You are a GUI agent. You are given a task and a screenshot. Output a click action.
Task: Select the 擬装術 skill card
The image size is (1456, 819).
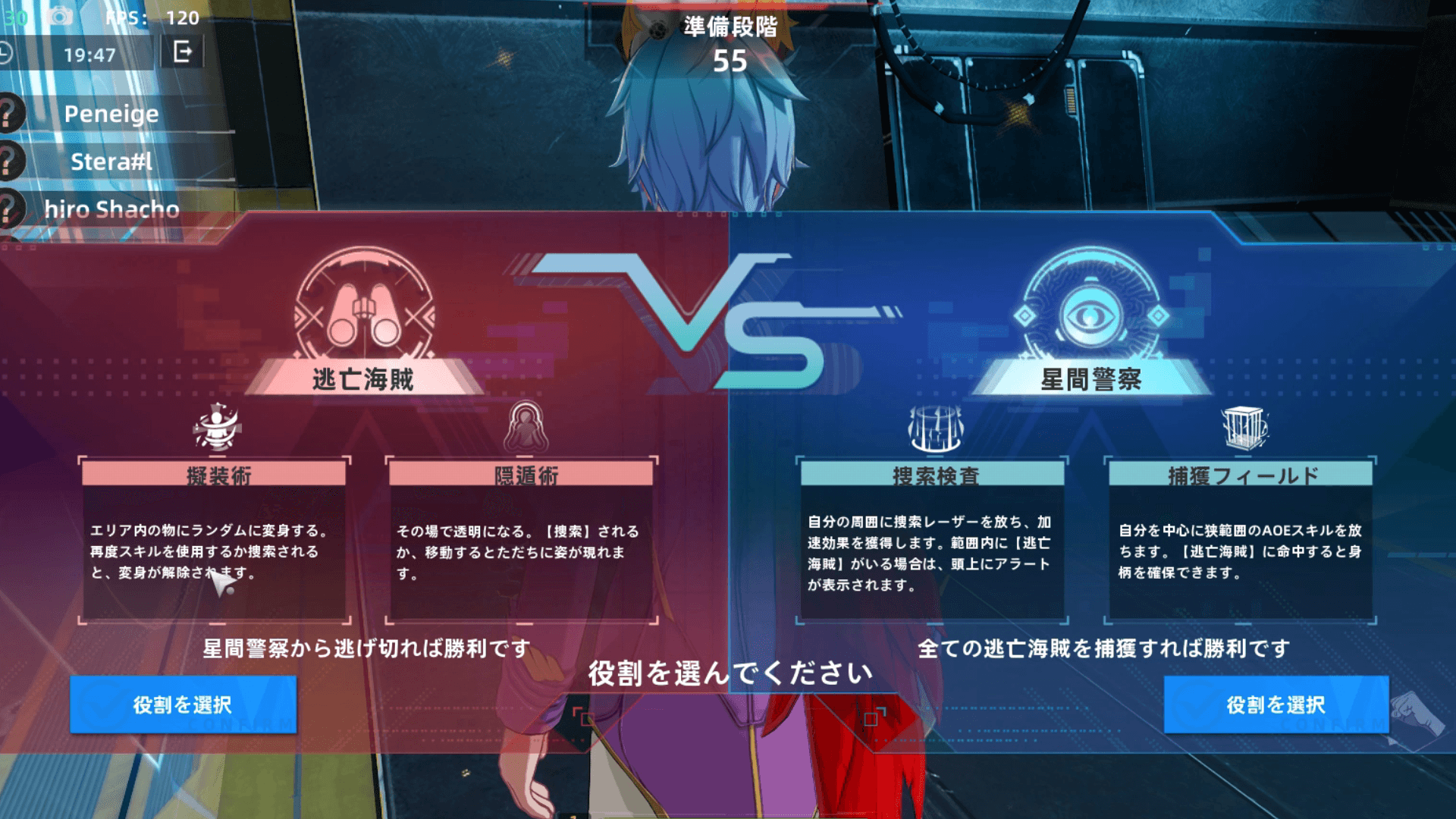(x=215, y=540)
